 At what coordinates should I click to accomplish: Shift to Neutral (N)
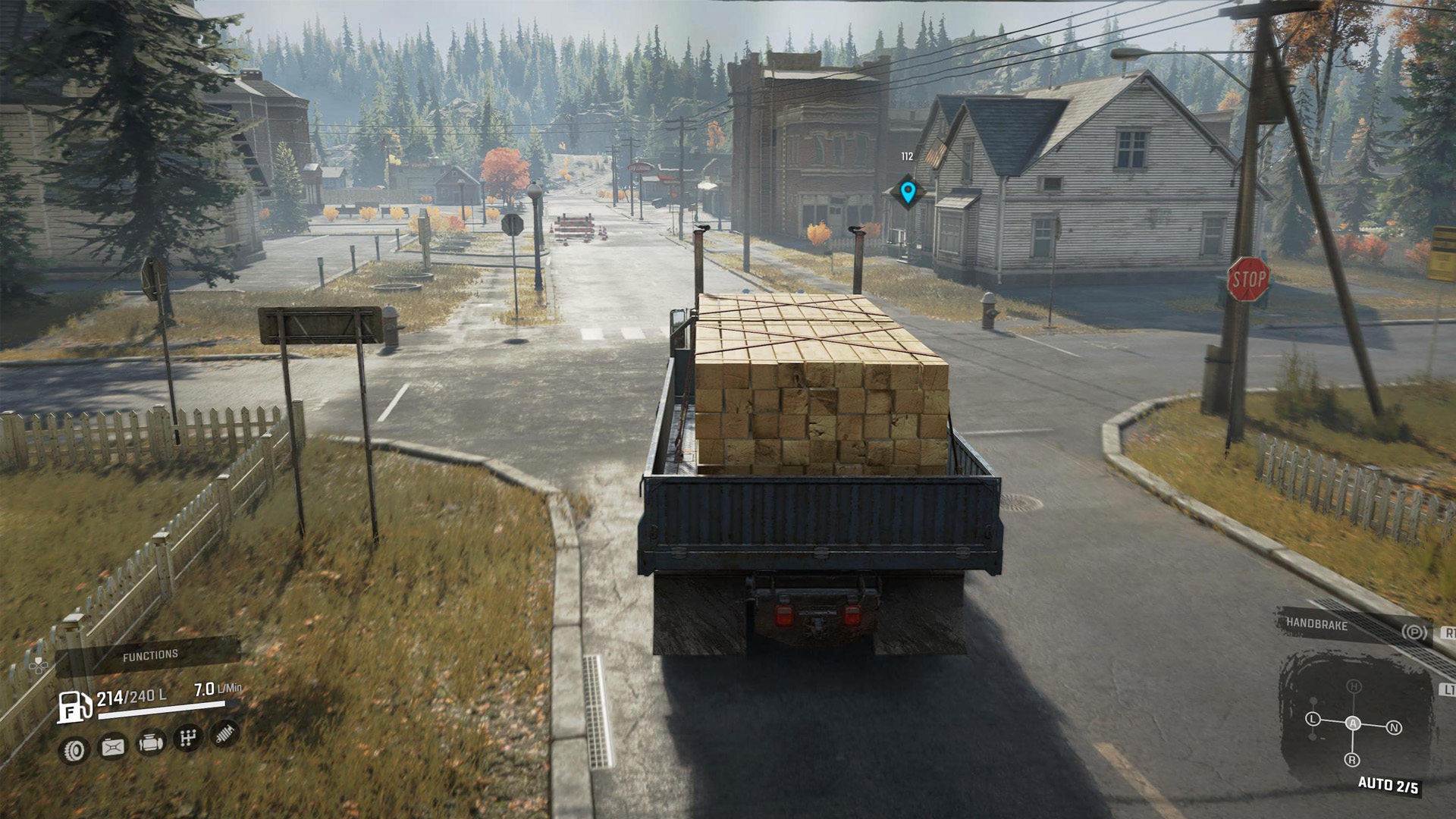click(x=1394, y=728)
